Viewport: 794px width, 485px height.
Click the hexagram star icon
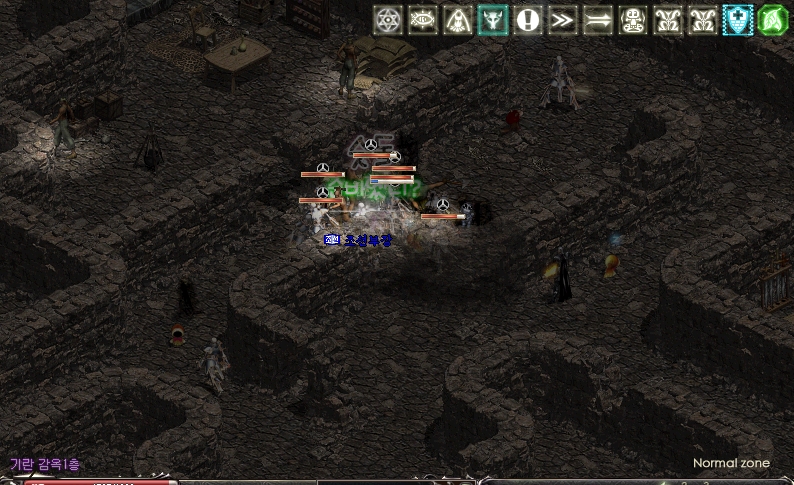pos(388,20)
